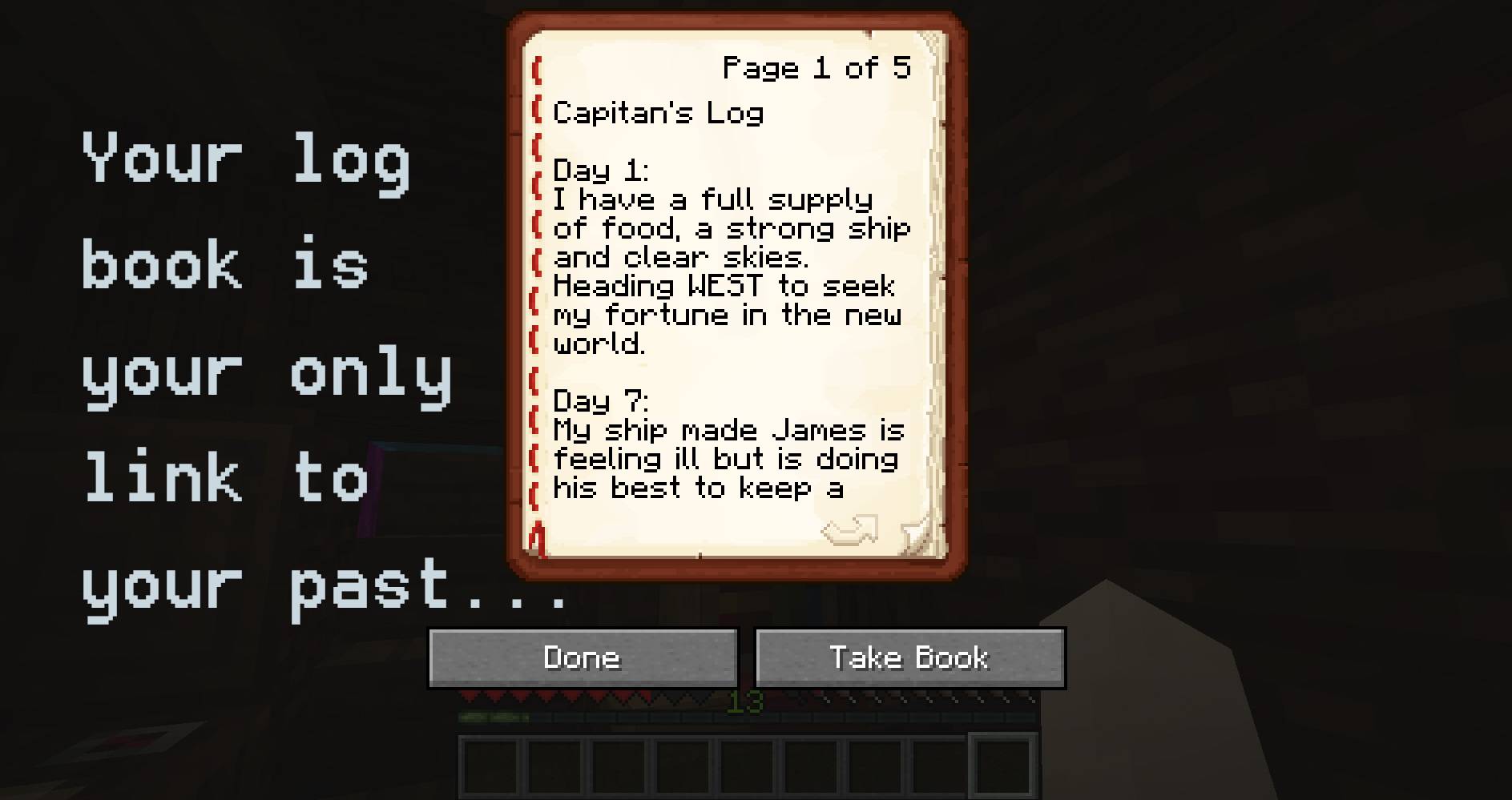The height and width of the screenshot is (800, 1512).
Task: Click the Page 1 of 5 indicator
Action: tap(816, 68)
